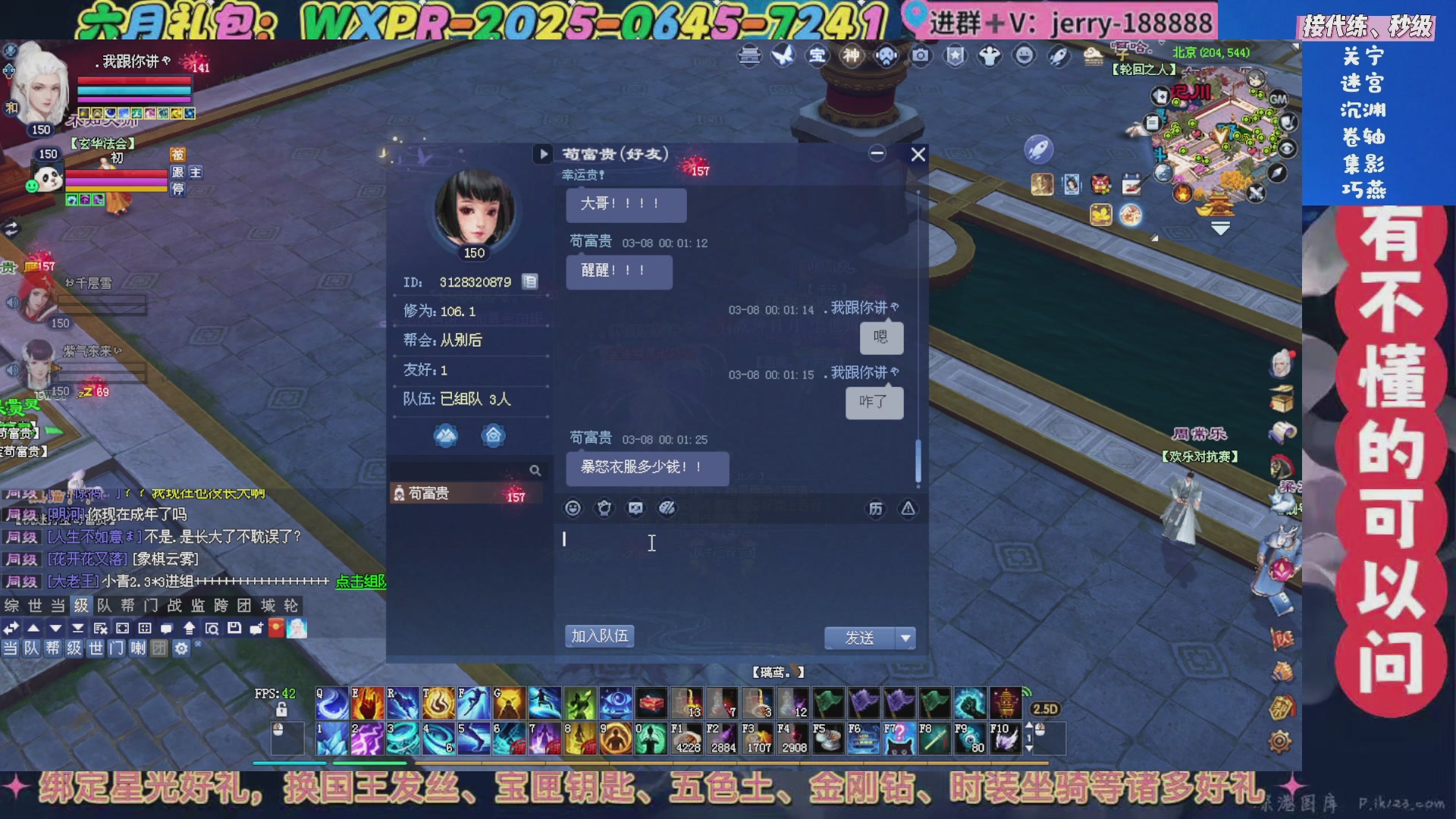Click the 历 chat history icon
The image size is (1456, 819).
[x=876, y=509]
